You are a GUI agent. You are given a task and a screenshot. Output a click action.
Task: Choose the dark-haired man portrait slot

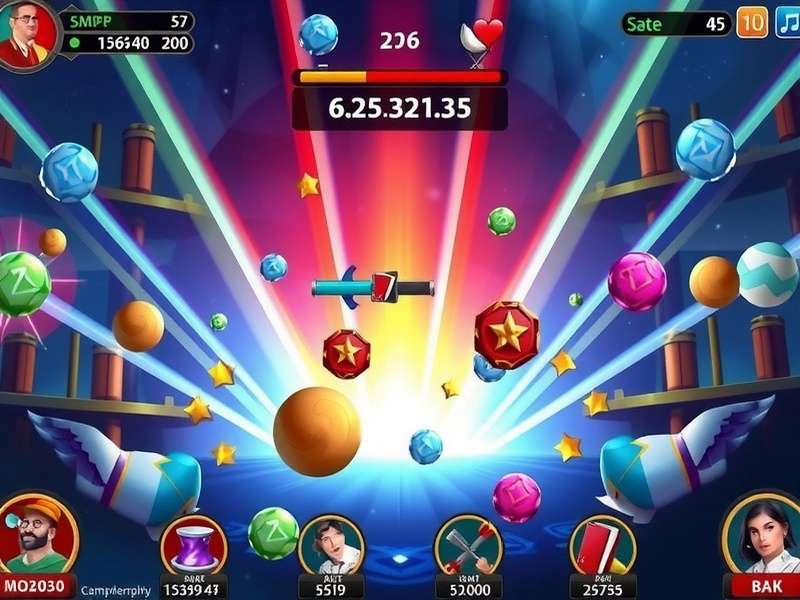click(331, 546)
